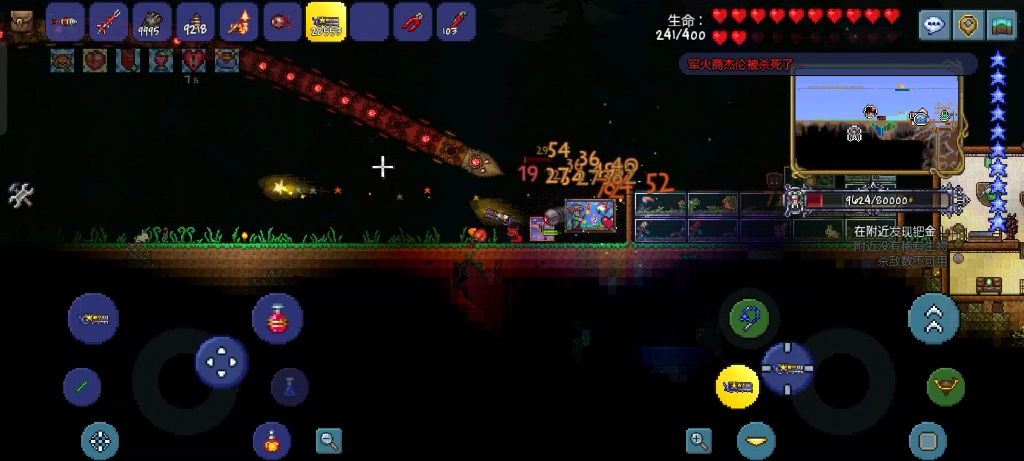Tap the orange buff potion quick button
The width and height of the screenshot is (1024, 461).
click(271, 437)
